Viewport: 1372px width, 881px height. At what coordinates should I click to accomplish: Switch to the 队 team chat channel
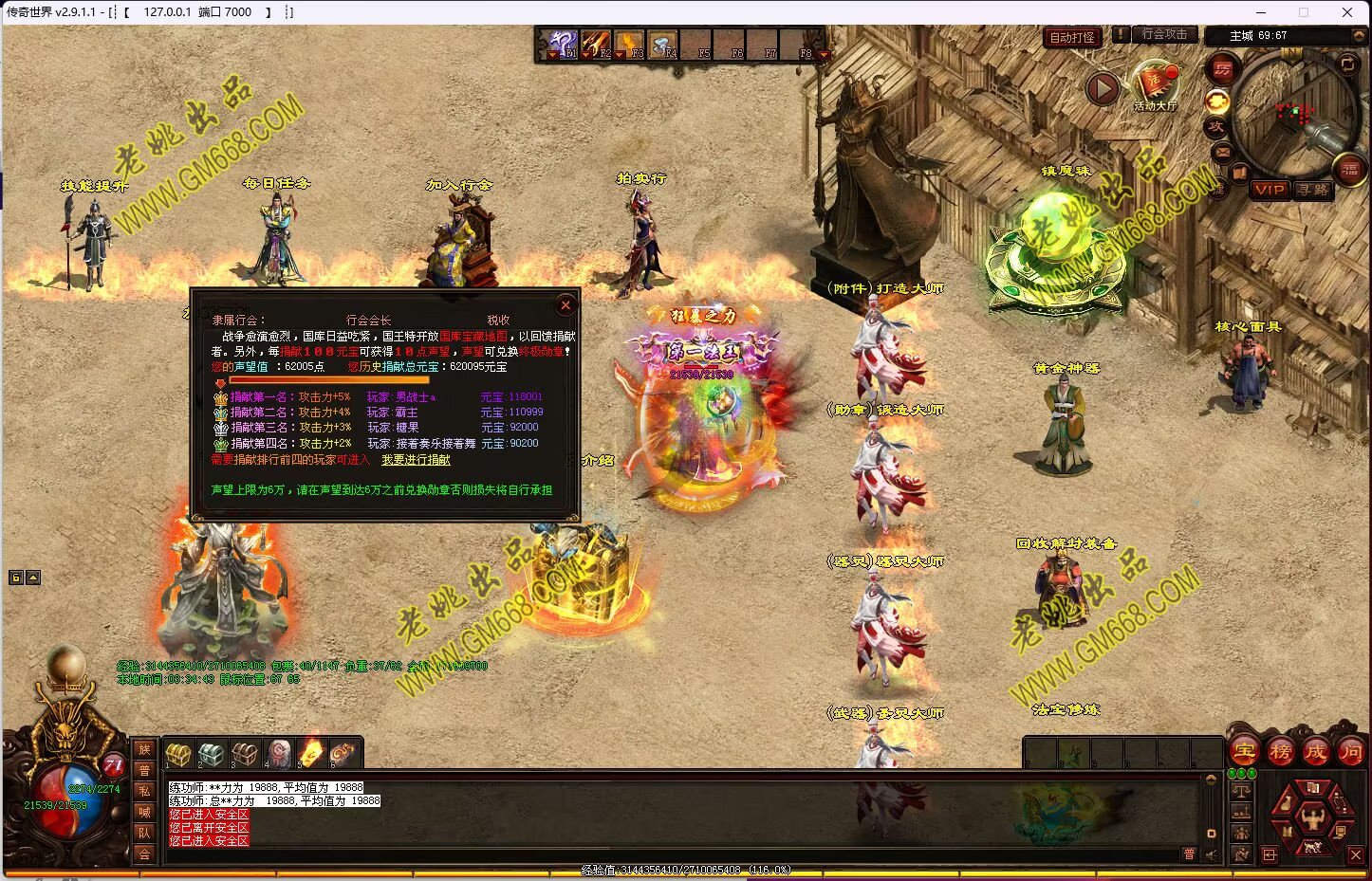(144, 833)
